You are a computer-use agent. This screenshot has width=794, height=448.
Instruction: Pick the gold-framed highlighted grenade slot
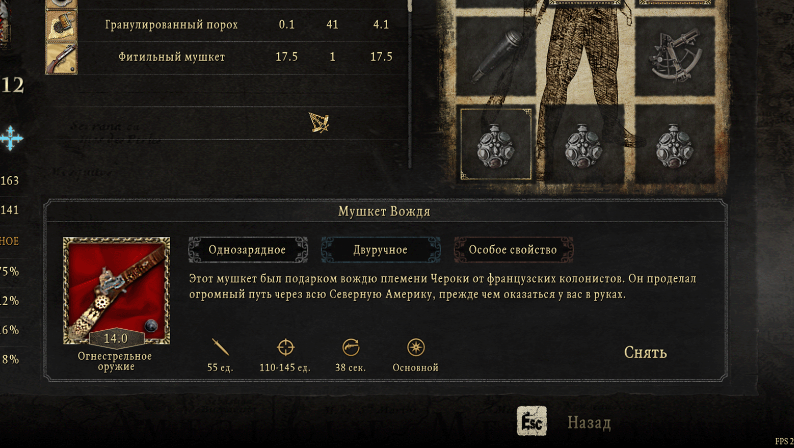pyautogui.click(x=494, y=145)
